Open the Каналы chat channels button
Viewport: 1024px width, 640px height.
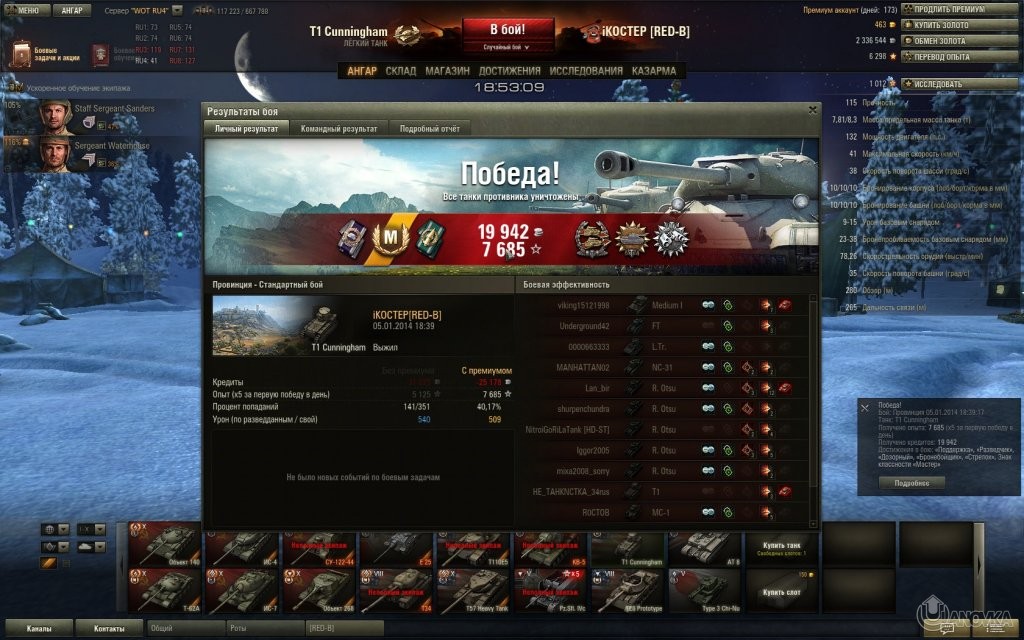[40, 628]
